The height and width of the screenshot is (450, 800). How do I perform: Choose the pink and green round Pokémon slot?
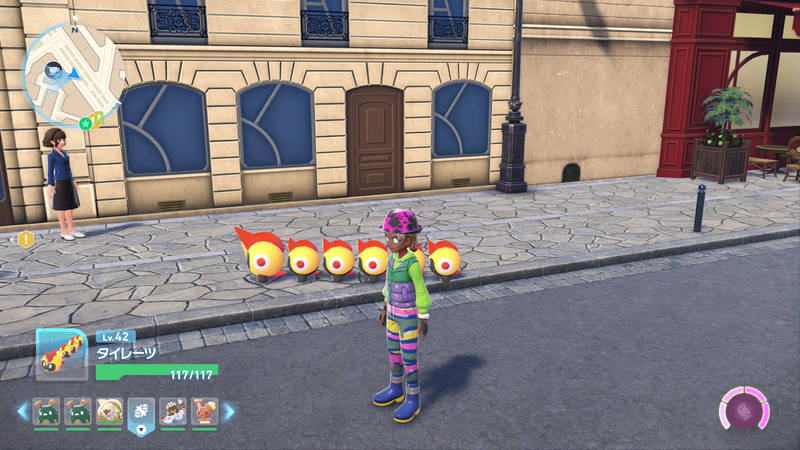[x=108, y=410]
